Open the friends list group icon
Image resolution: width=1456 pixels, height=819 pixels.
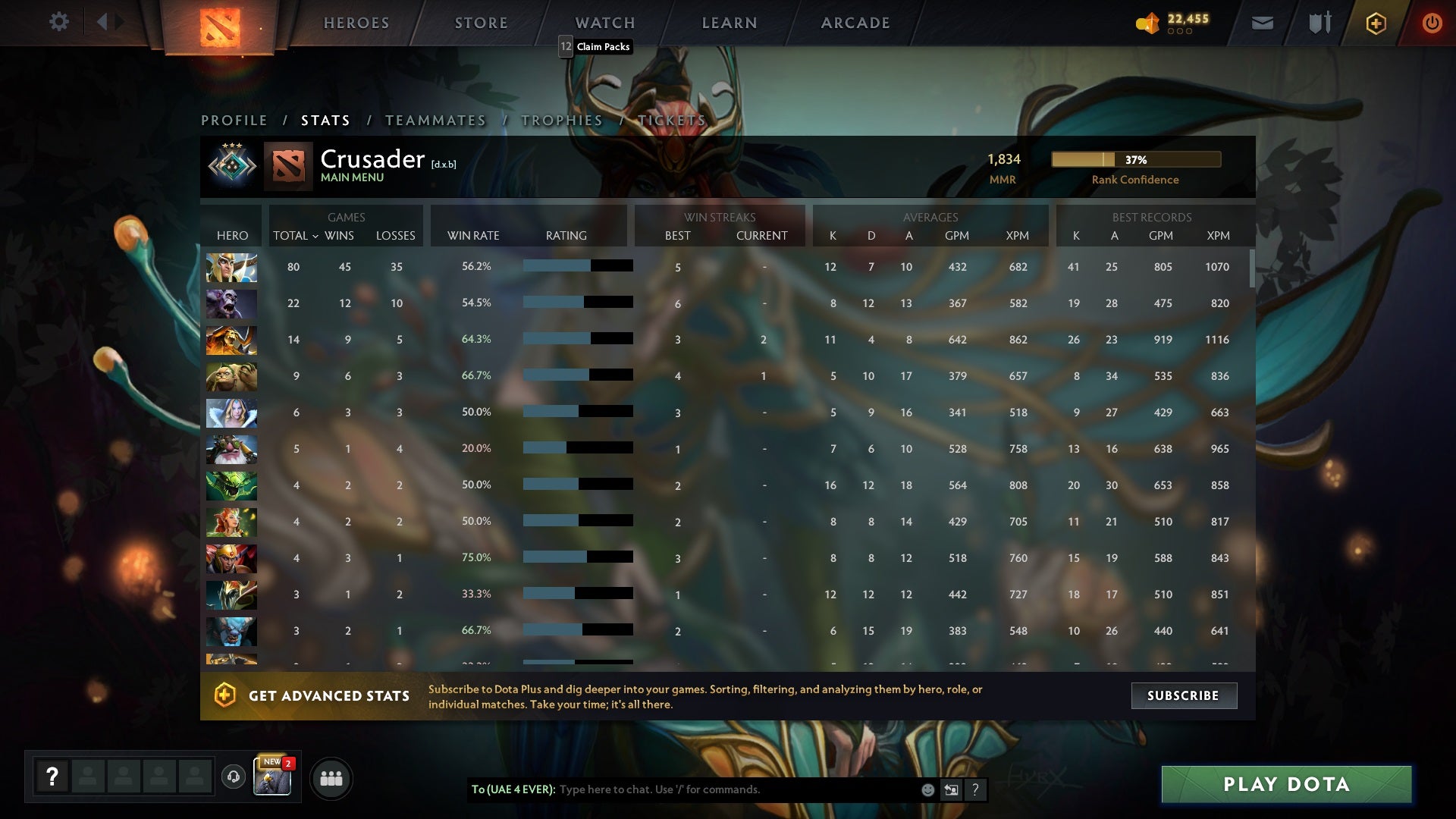(x=331, y=777)
